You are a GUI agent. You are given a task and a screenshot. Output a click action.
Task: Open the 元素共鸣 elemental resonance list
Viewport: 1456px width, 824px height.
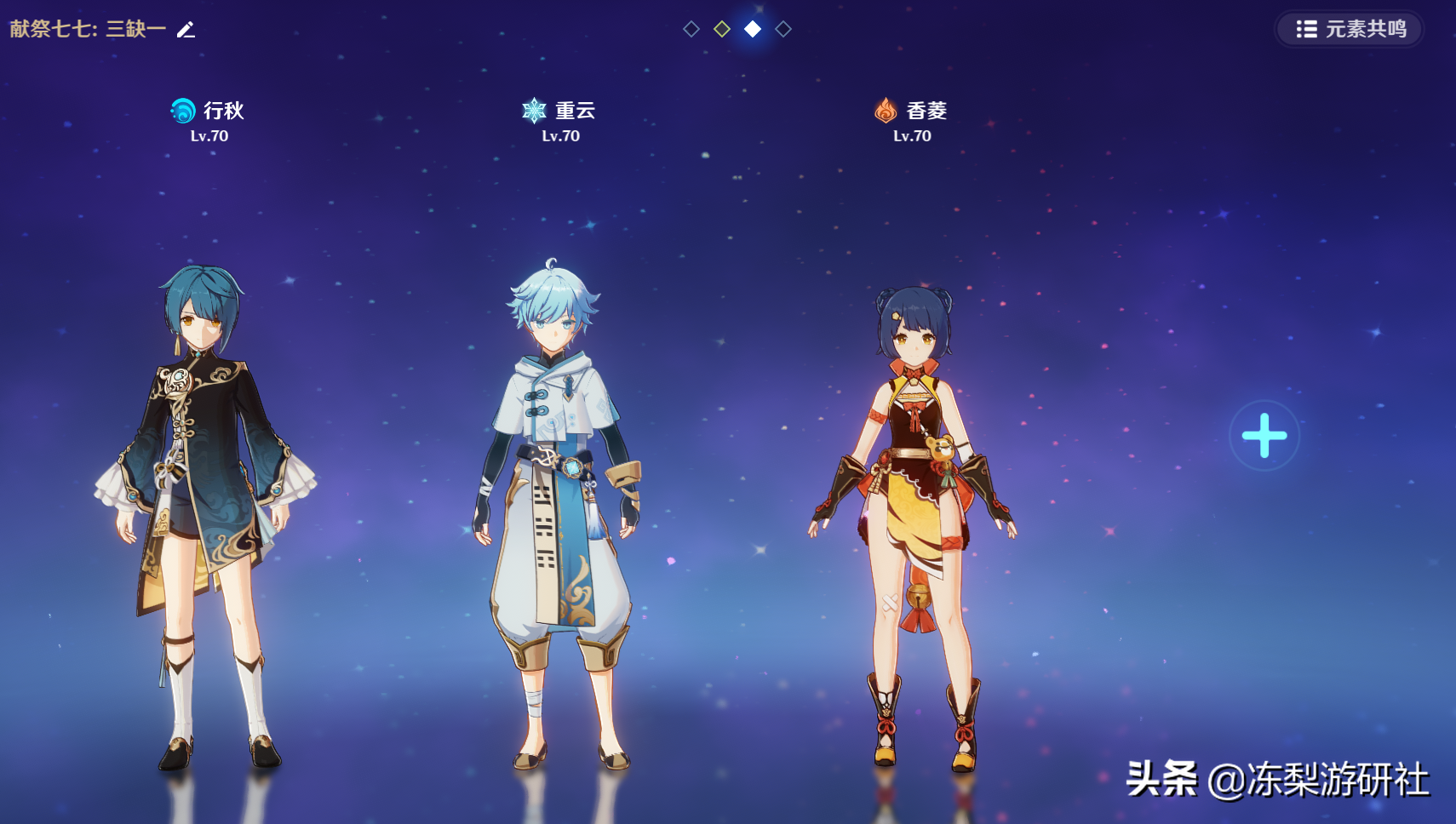pyautogui.click(x=1350, y=29)
